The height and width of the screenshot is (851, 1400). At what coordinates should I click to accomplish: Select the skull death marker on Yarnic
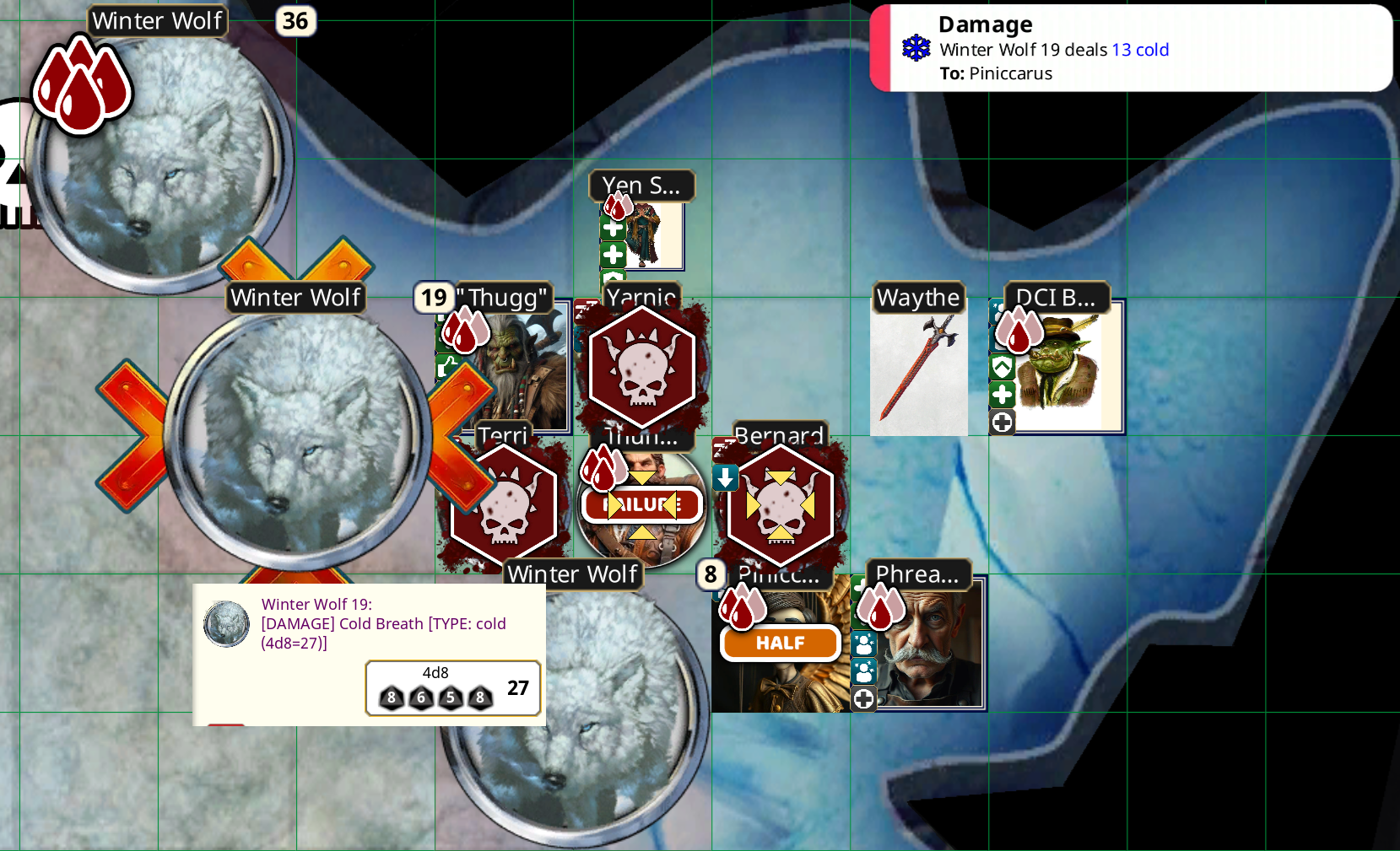click(x=642, y=367)
